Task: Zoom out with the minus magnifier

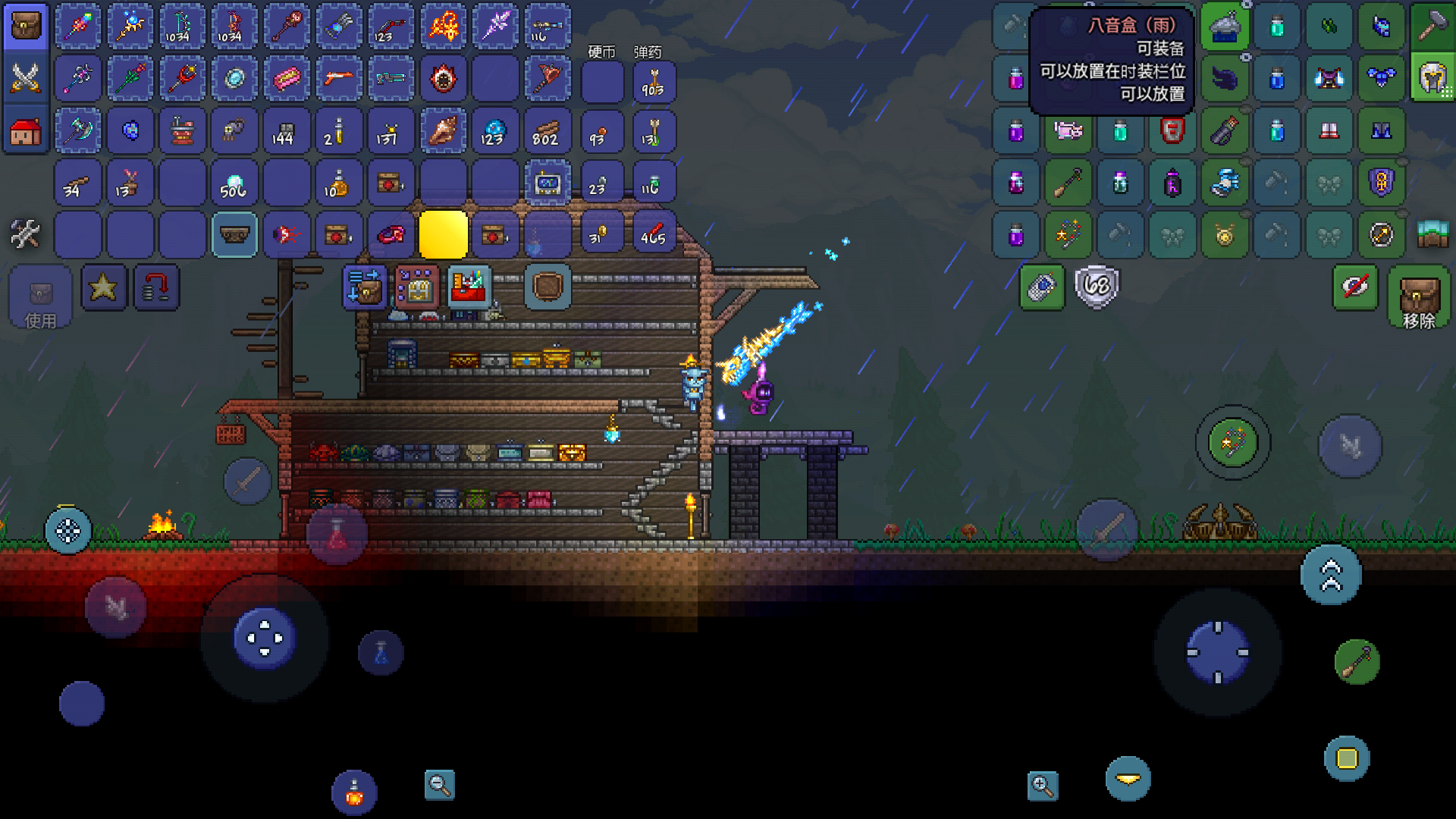Action: 439,785
